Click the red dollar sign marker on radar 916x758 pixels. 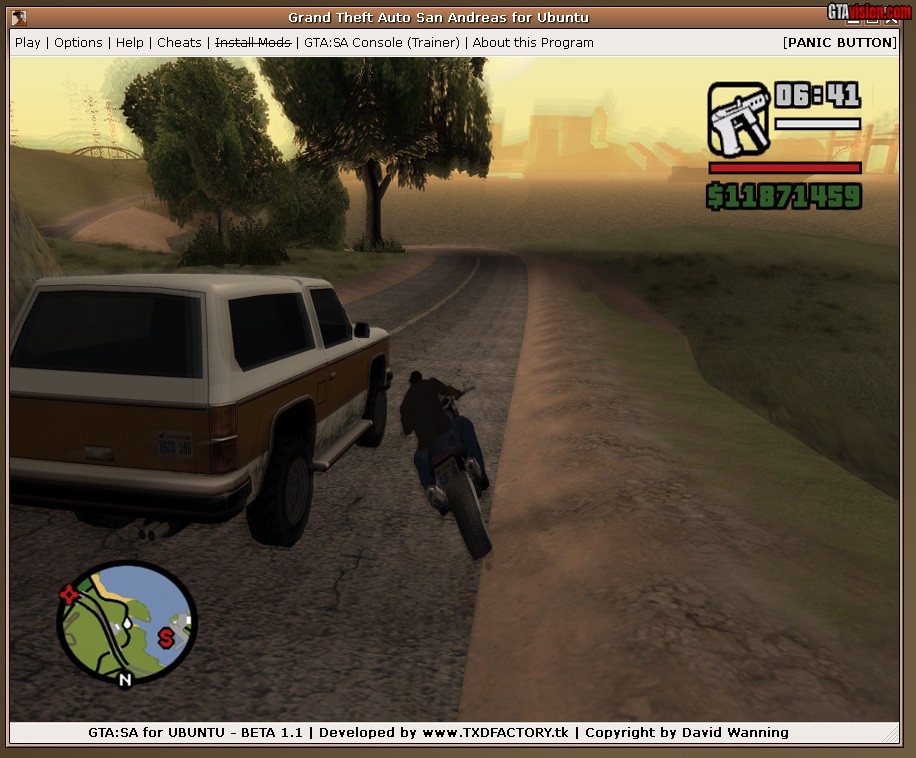click(166, 636)
